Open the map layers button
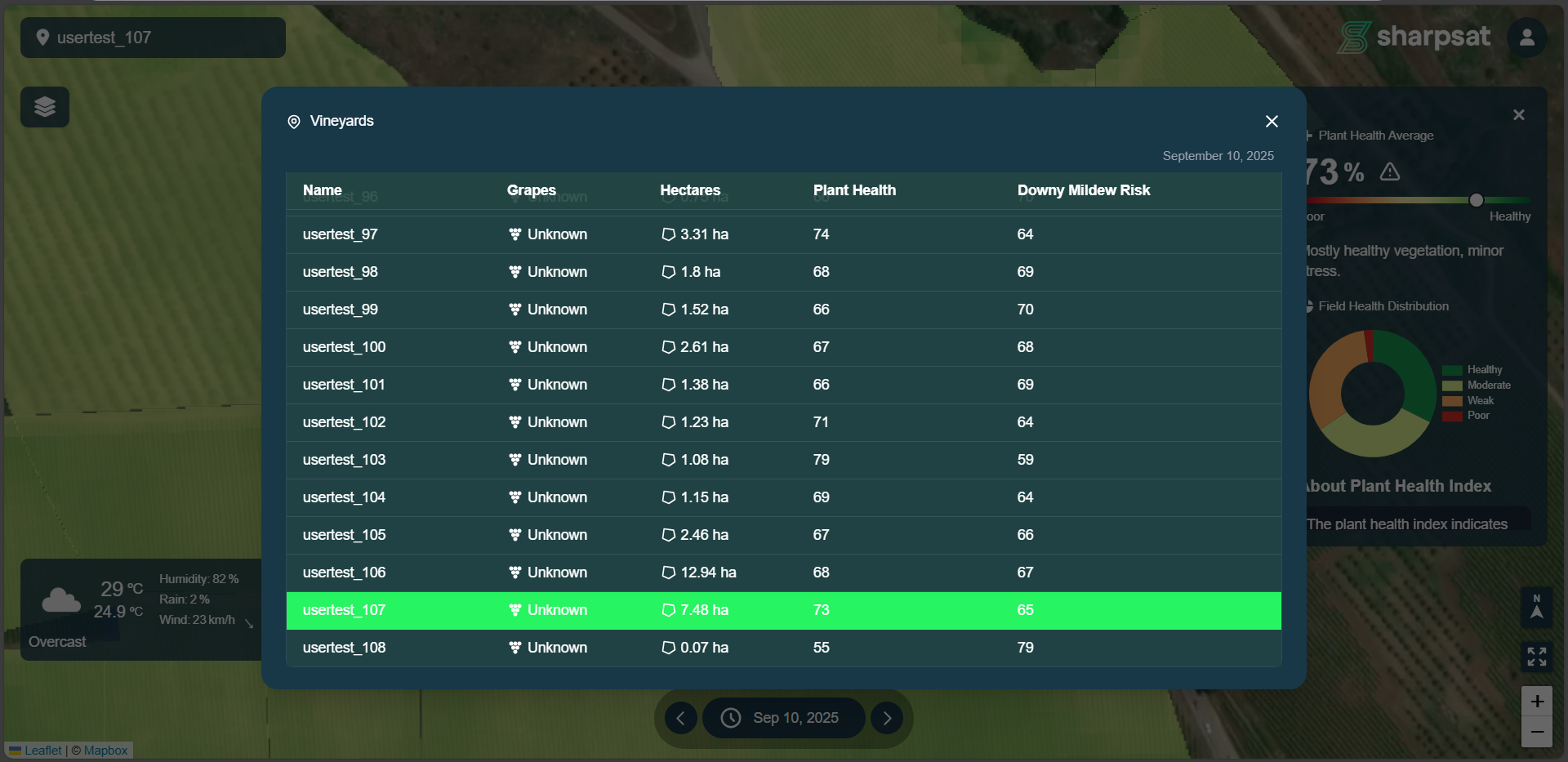This screenshot has height=762, width=1568. tap(45, 107)
